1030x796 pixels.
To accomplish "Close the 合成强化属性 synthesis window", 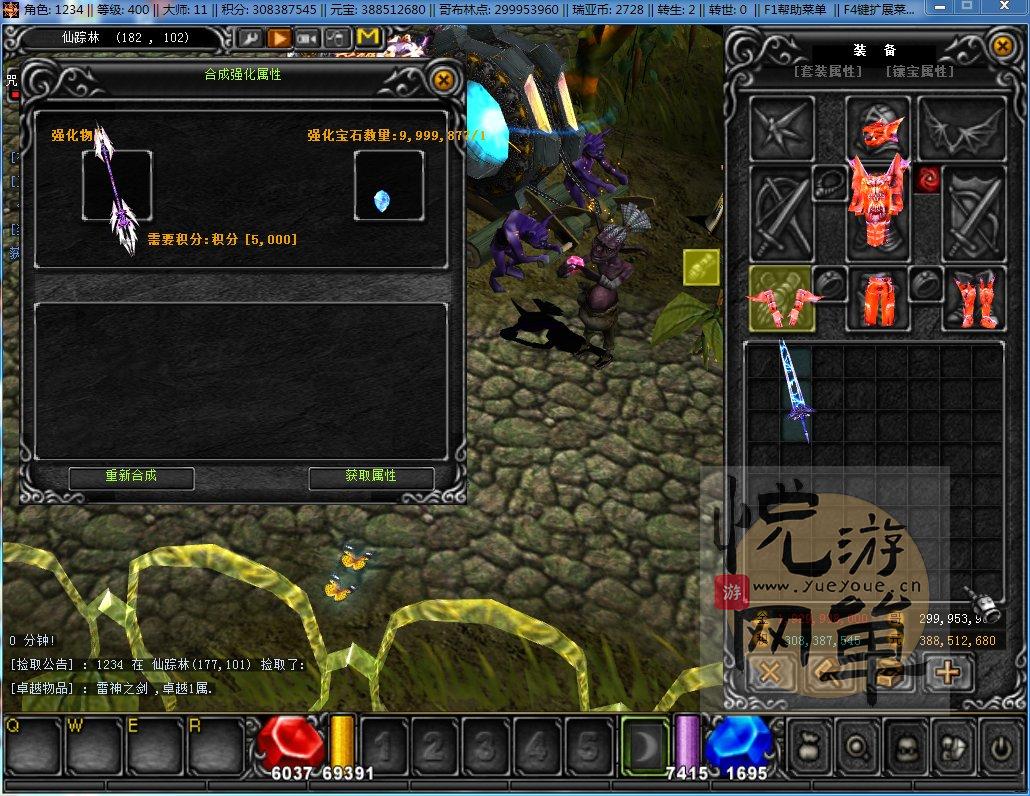I will pyautogui.click(x=444, y=80).
